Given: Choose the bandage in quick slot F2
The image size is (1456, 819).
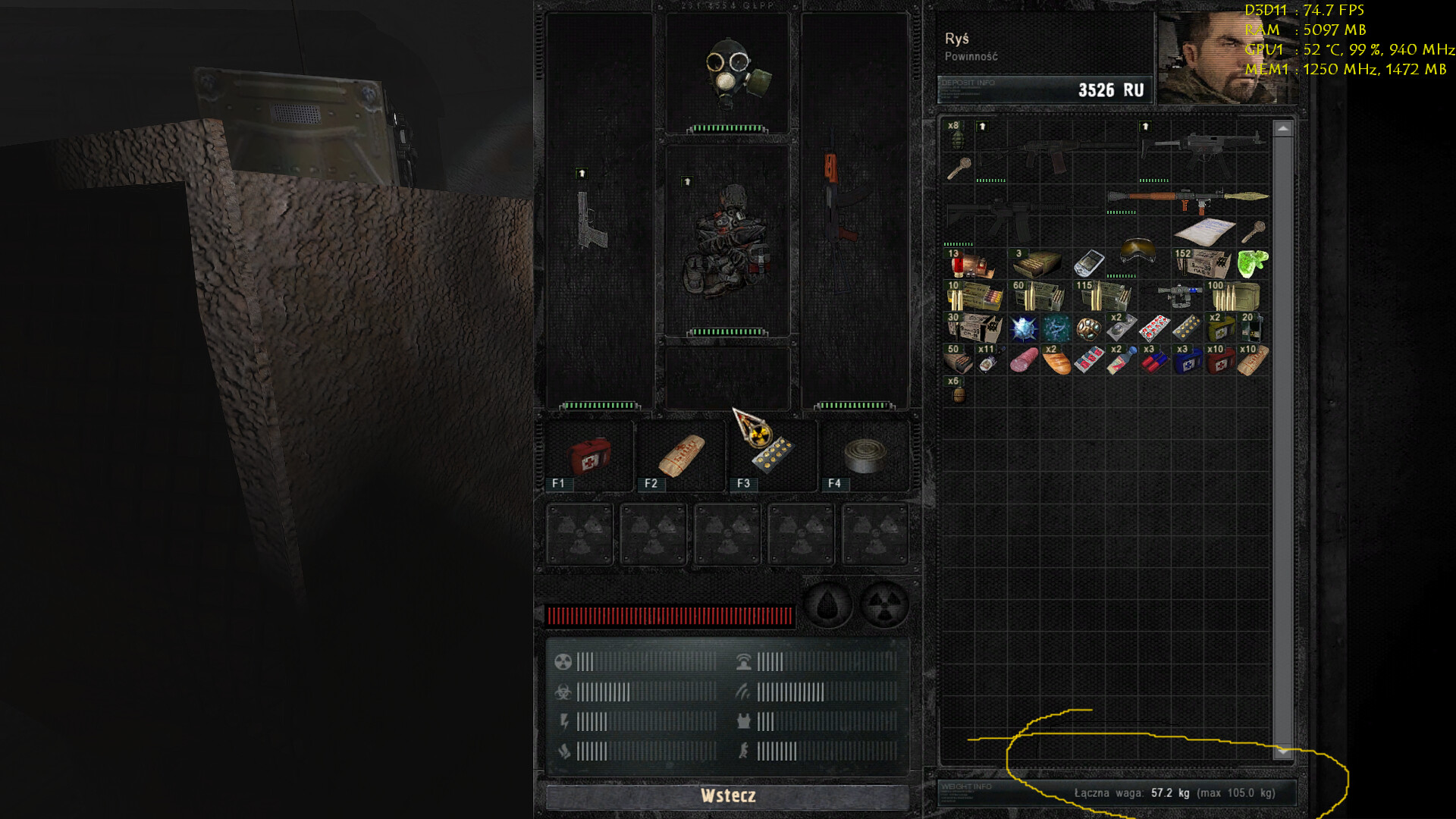Looking at the screenshot, I should pos(682,456).
